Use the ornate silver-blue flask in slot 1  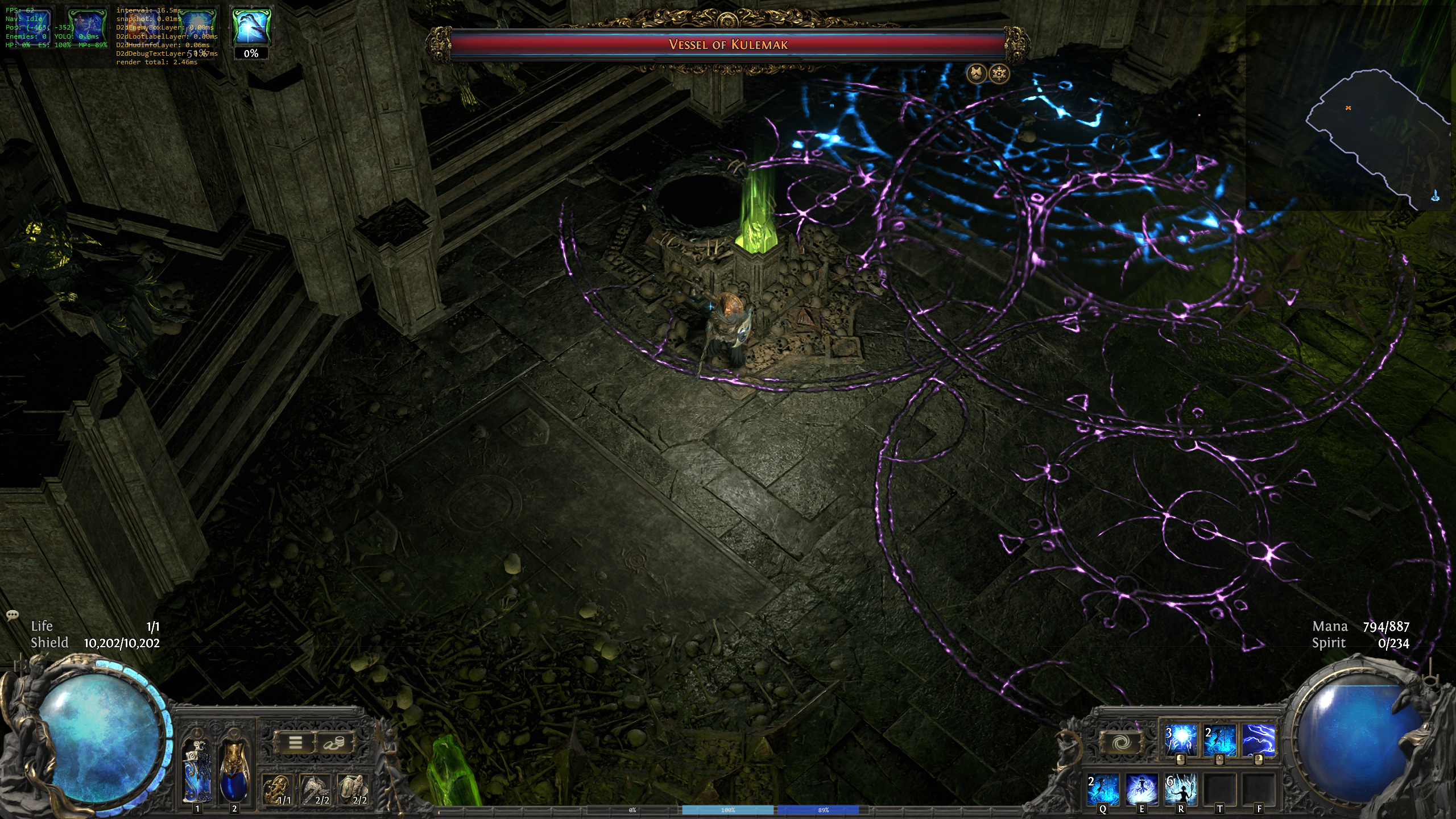click(197, 771)
